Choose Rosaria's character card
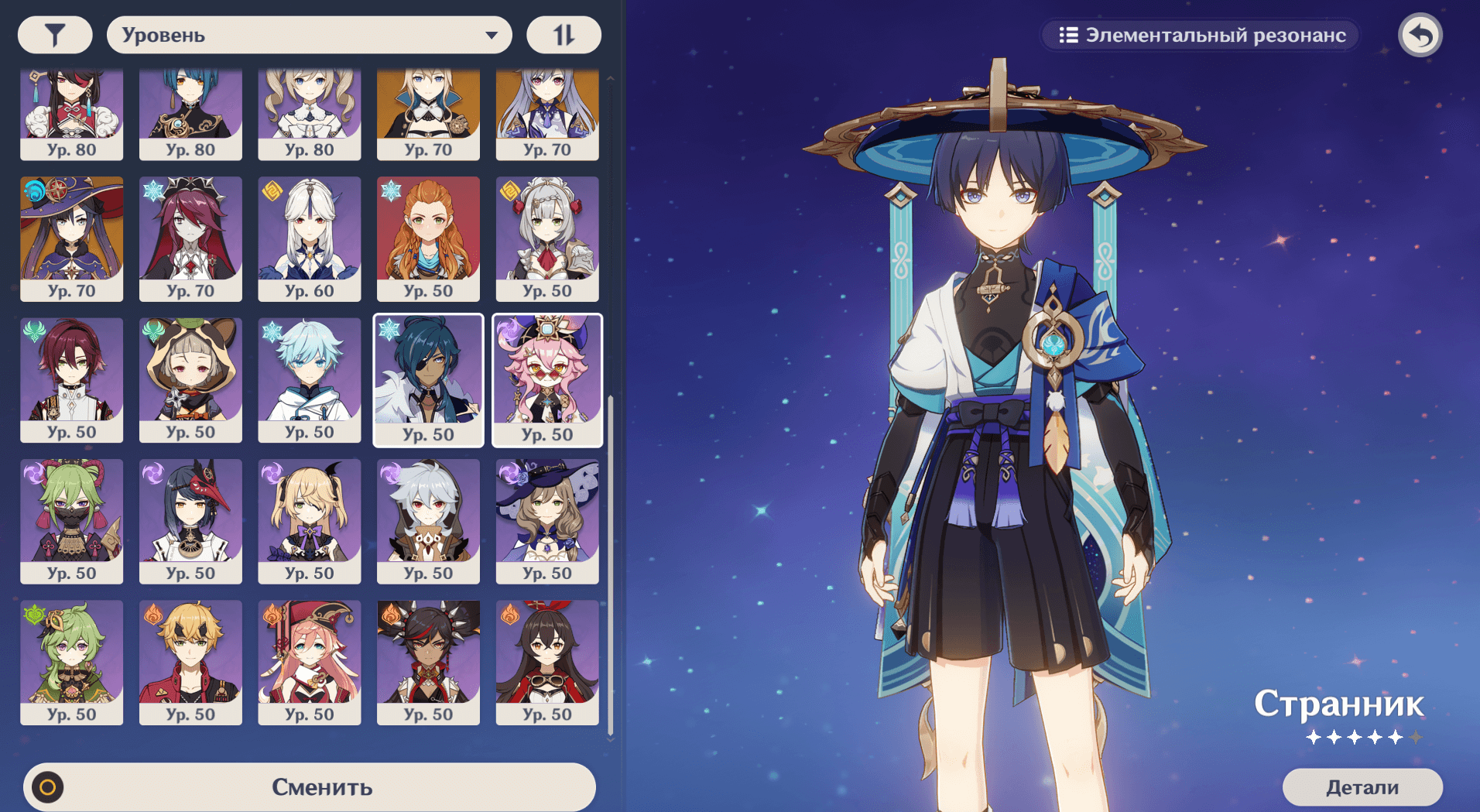The height and width of the screenshot is (812, 1480). pos(190,238)
